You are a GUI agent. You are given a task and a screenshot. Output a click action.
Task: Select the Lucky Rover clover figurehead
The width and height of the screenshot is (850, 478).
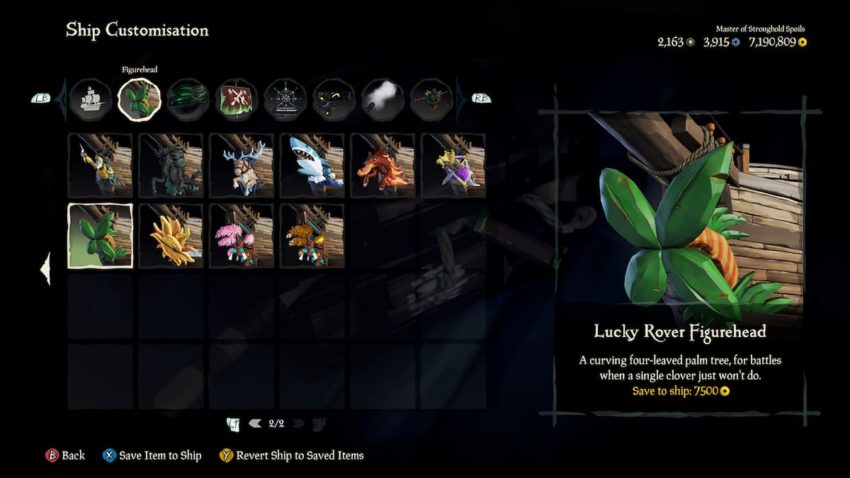[x=100, y=236]
